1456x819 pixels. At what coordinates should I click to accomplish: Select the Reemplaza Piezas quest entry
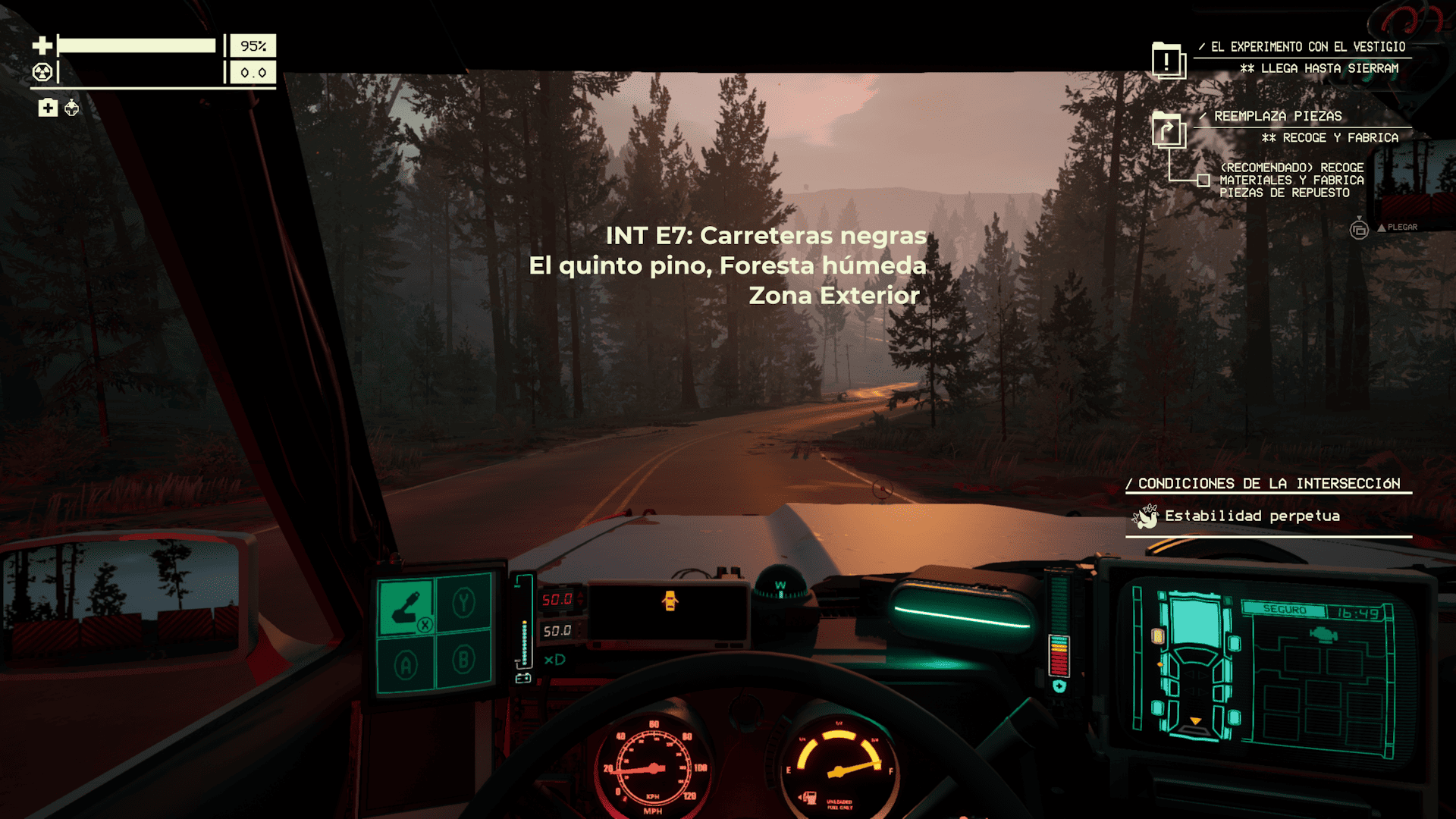click(1278, 116)
